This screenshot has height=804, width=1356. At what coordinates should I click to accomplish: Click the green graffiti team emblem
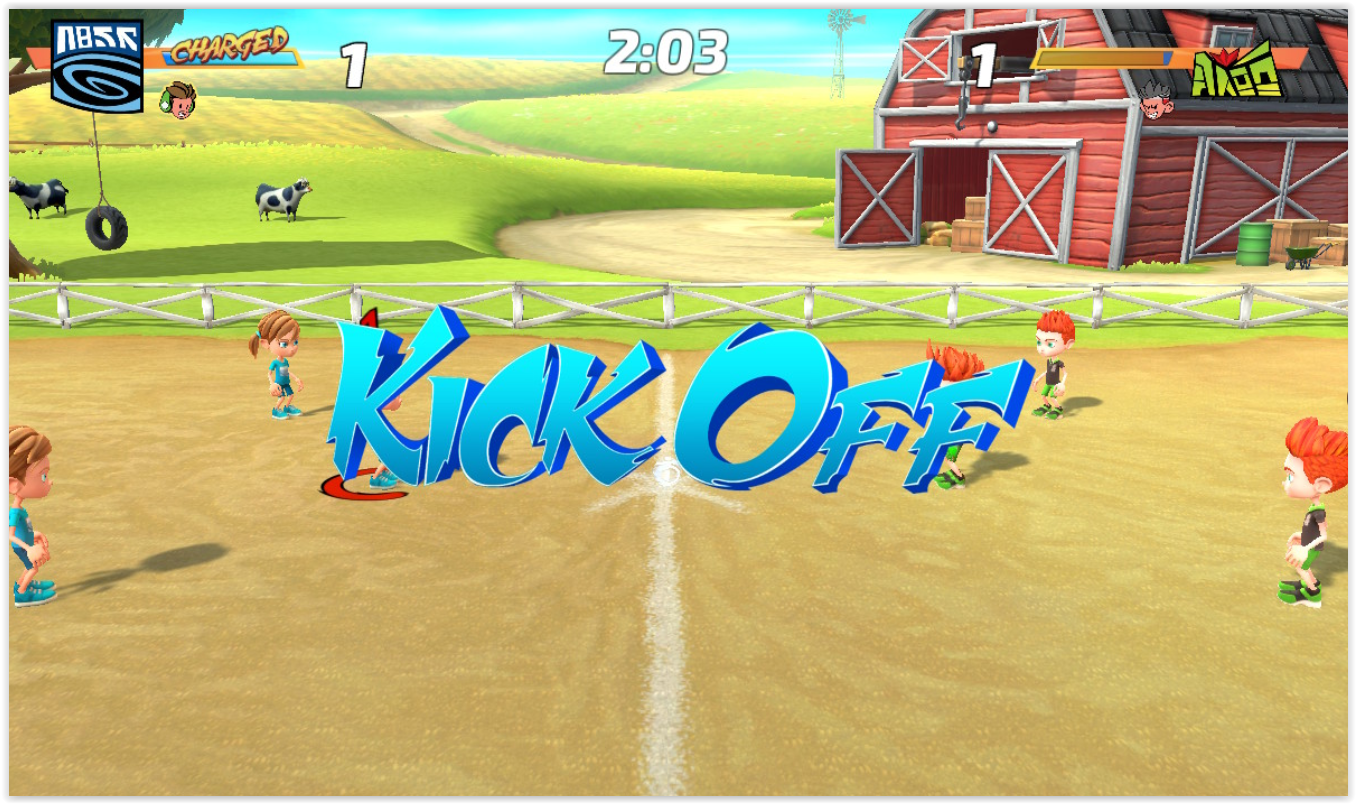coord(1237,70)
